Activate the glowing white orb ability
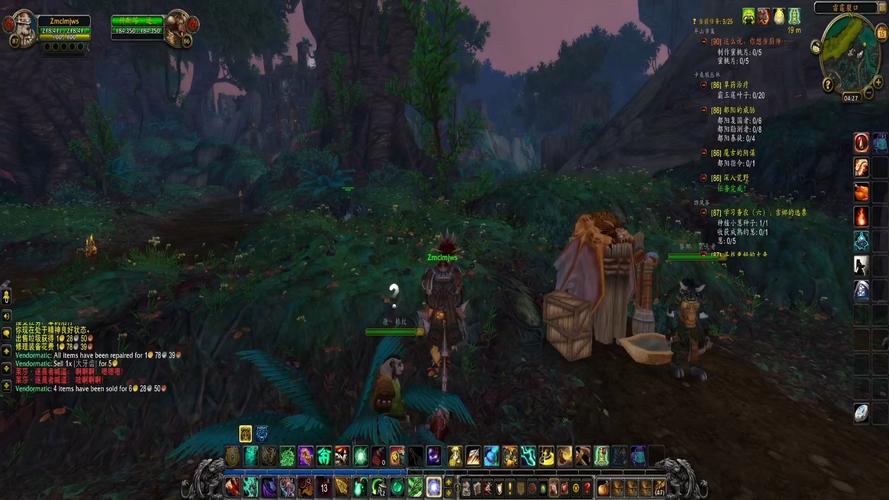 pyautogui.click(x=434, y=487)
